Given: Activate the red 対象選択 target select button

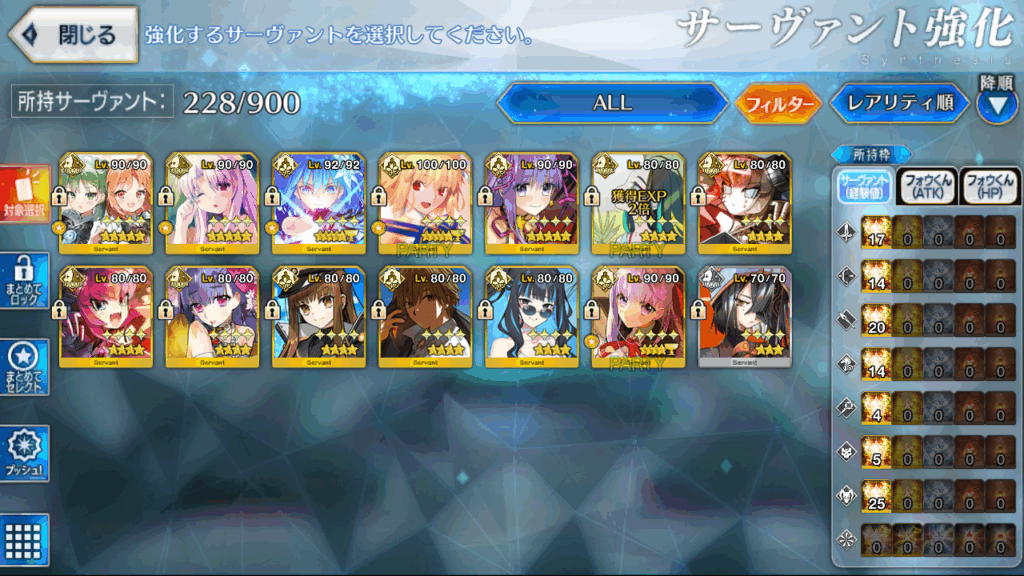Looking at the screenshot, I should (25, 196).
